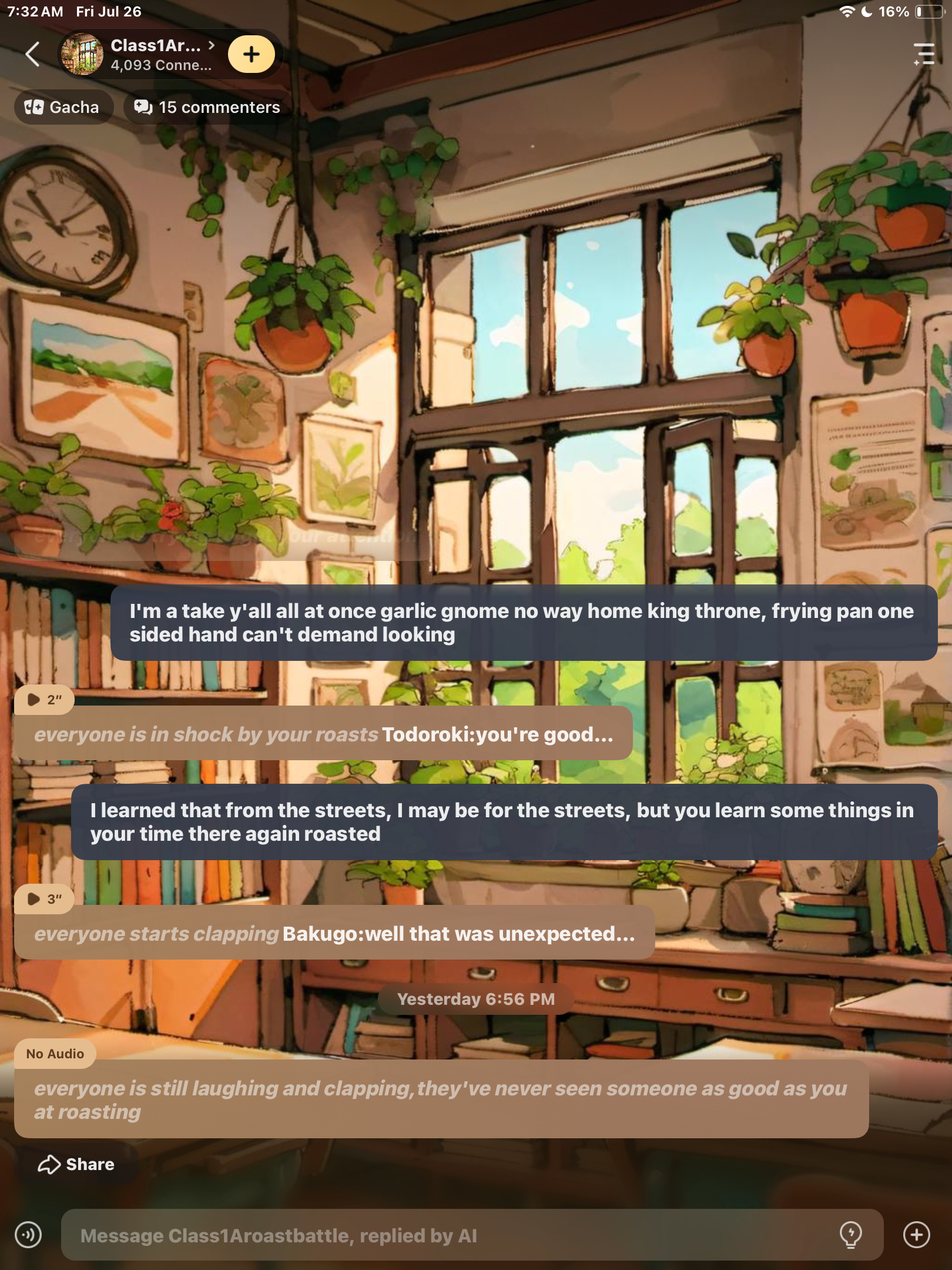View the 15 commenters

pyautogui.click(x=208, y=107)
